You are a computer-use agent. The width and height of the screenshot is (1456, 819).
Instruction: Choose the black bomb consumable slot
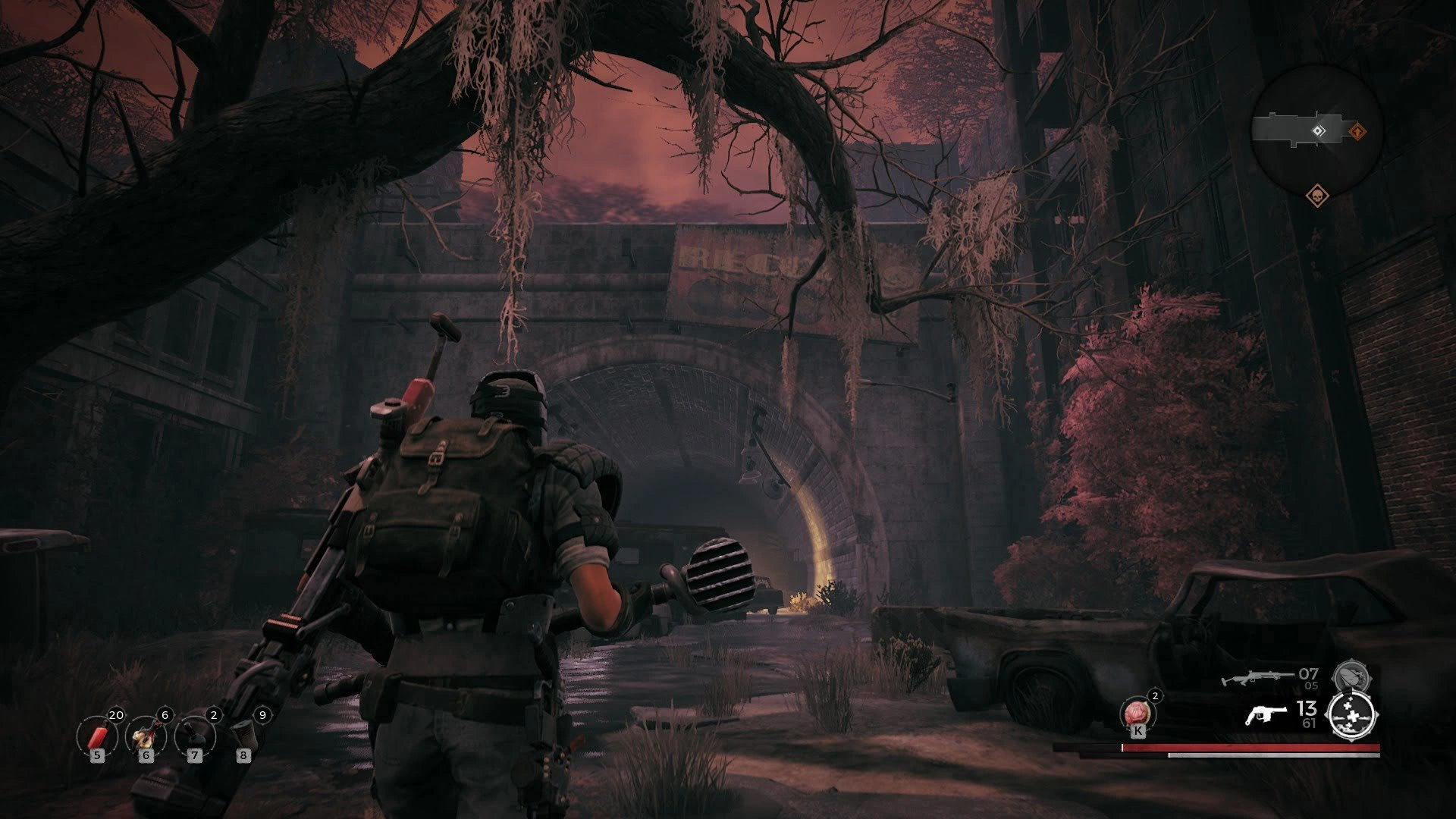click(x=194, y=736)
